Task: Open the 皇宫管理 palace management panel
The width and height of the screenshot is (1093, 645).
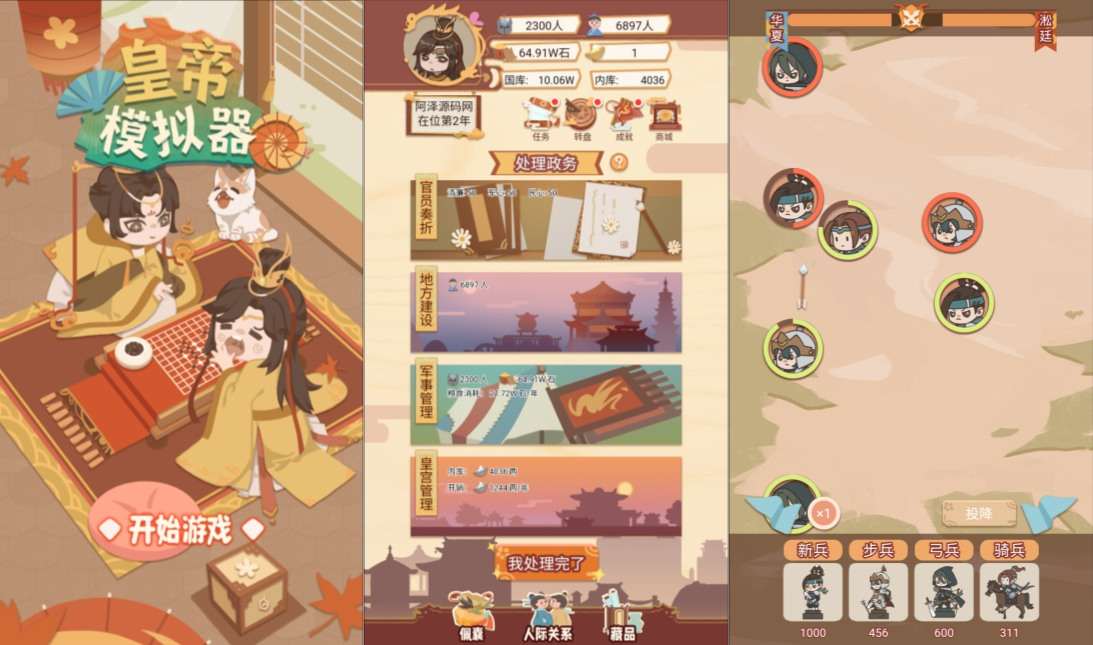Action: [546, 496]
